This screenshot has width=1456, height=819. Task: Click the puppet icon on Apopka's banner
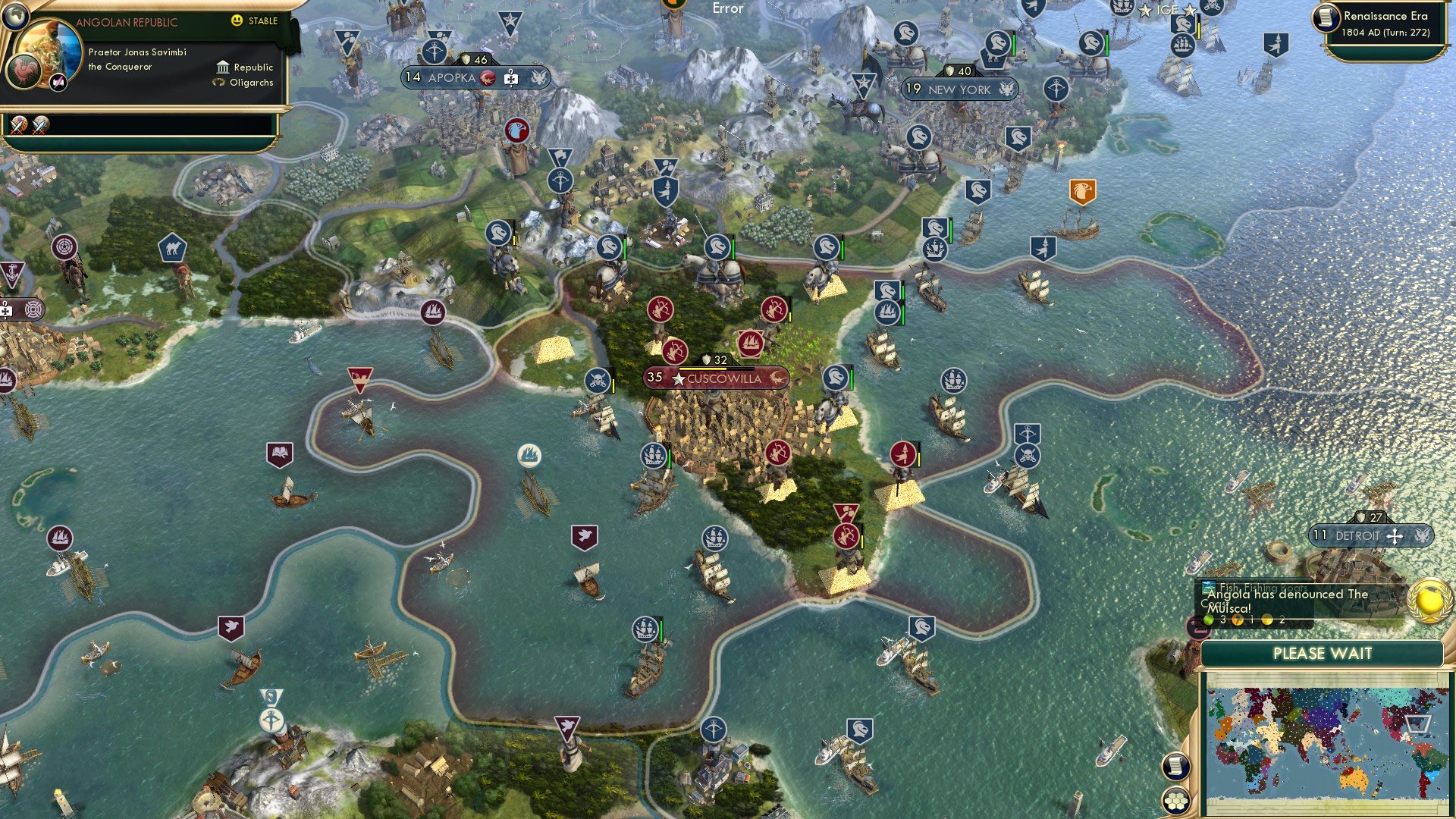pyautogui.click(x=511, y=77)
